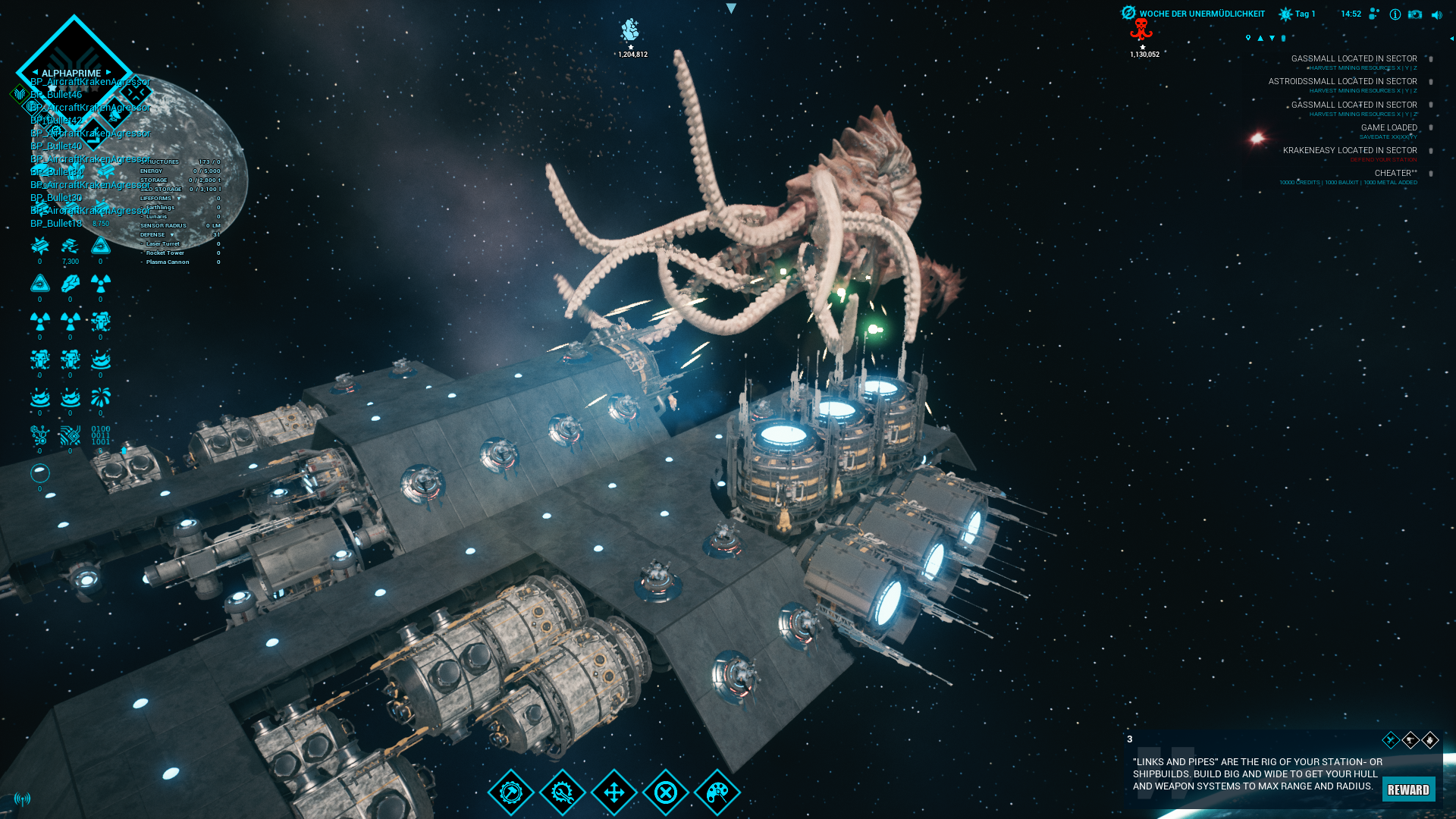
Task: Open the paint palette tool
Action: (x=717, y=792)
